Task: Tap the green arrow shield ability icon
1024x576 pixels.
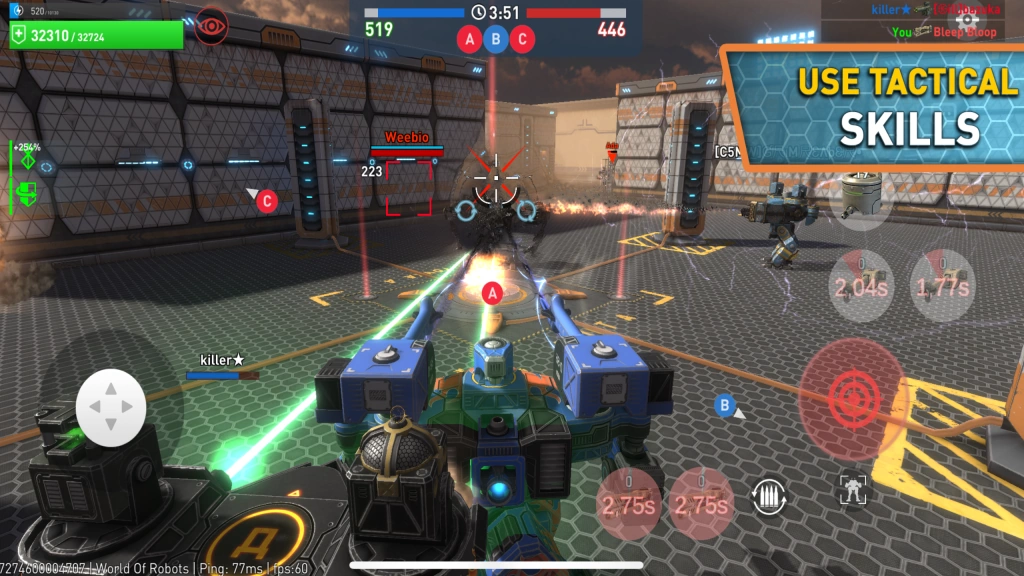Action: pos(28,191)
